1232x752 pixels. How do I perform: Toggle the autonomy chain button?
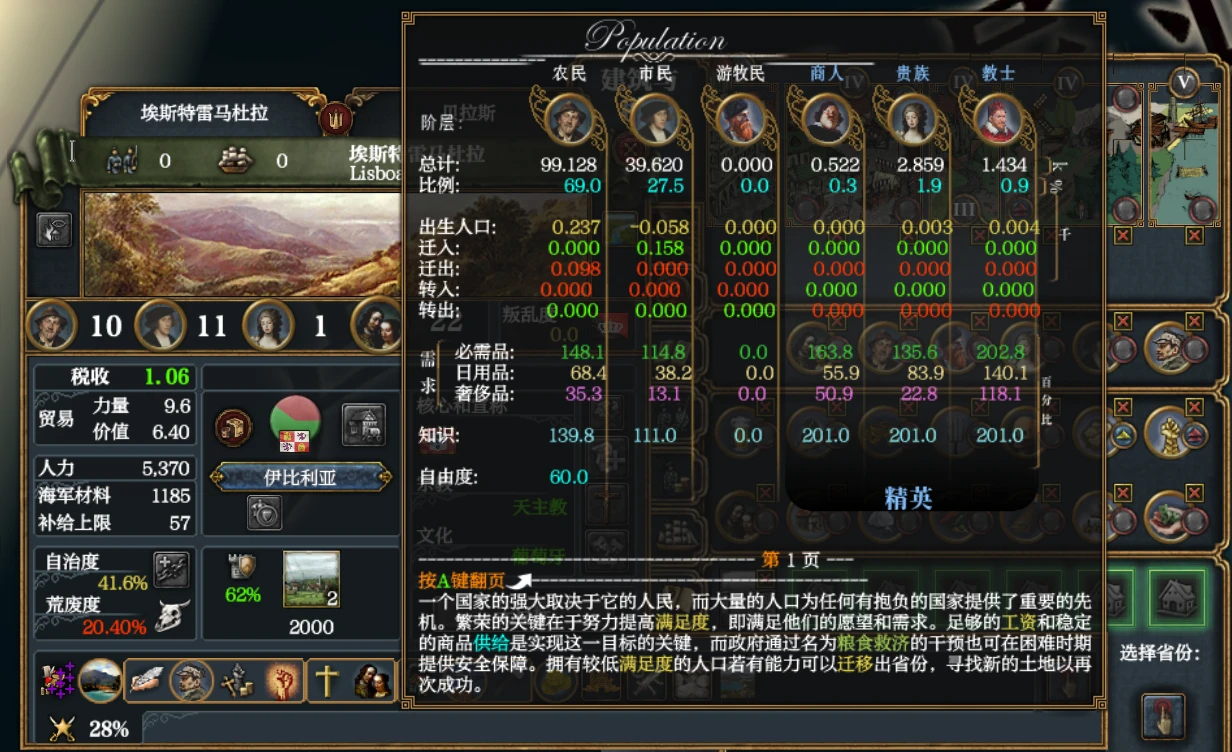[171, 569]
